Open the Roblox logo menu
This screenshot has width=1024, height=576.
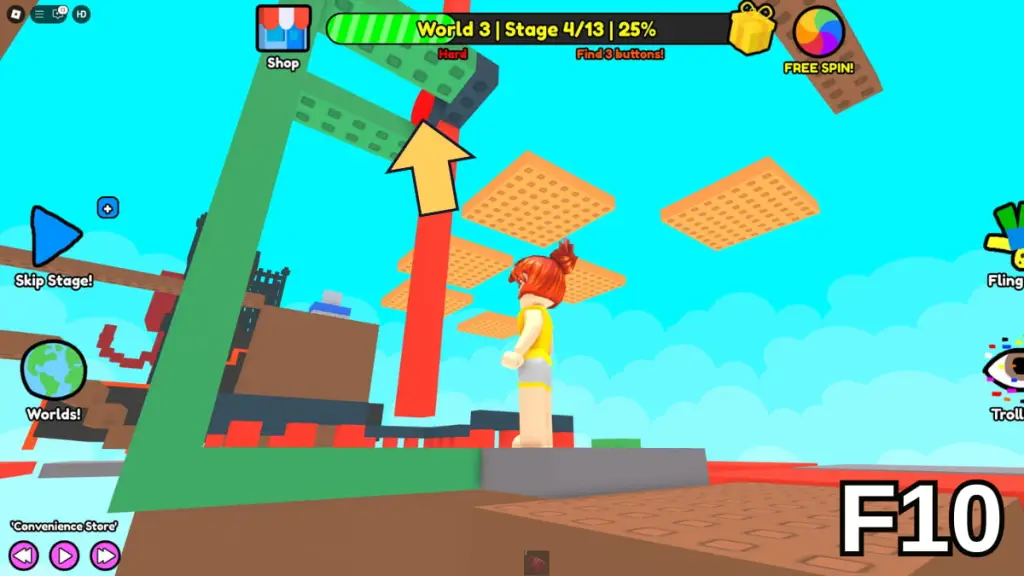pos(14,14)
